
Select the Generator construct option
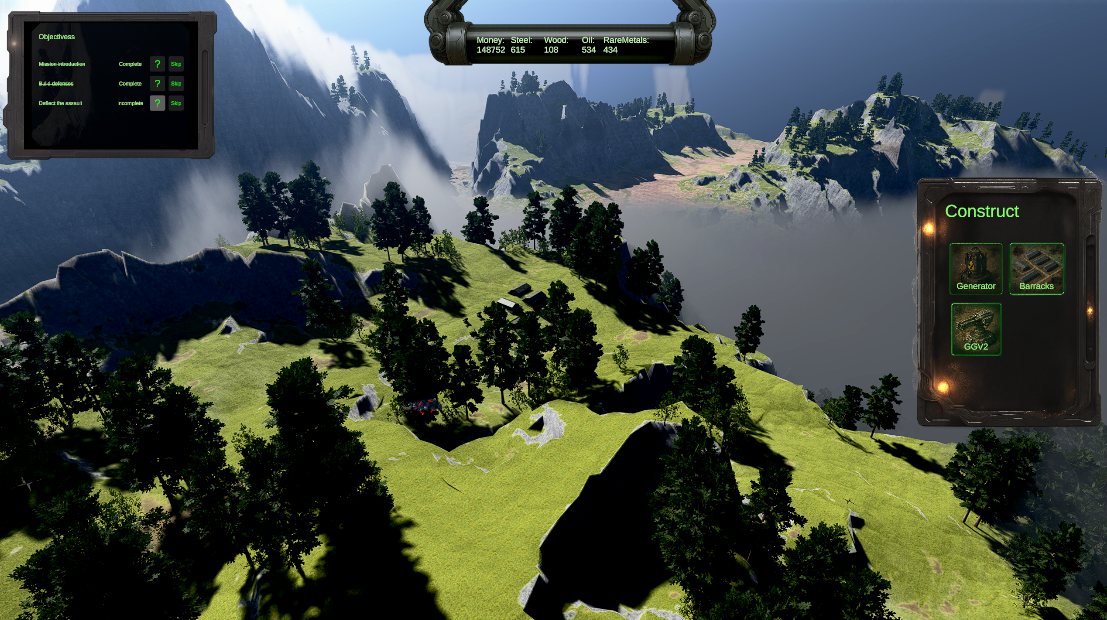click(975, 268)
